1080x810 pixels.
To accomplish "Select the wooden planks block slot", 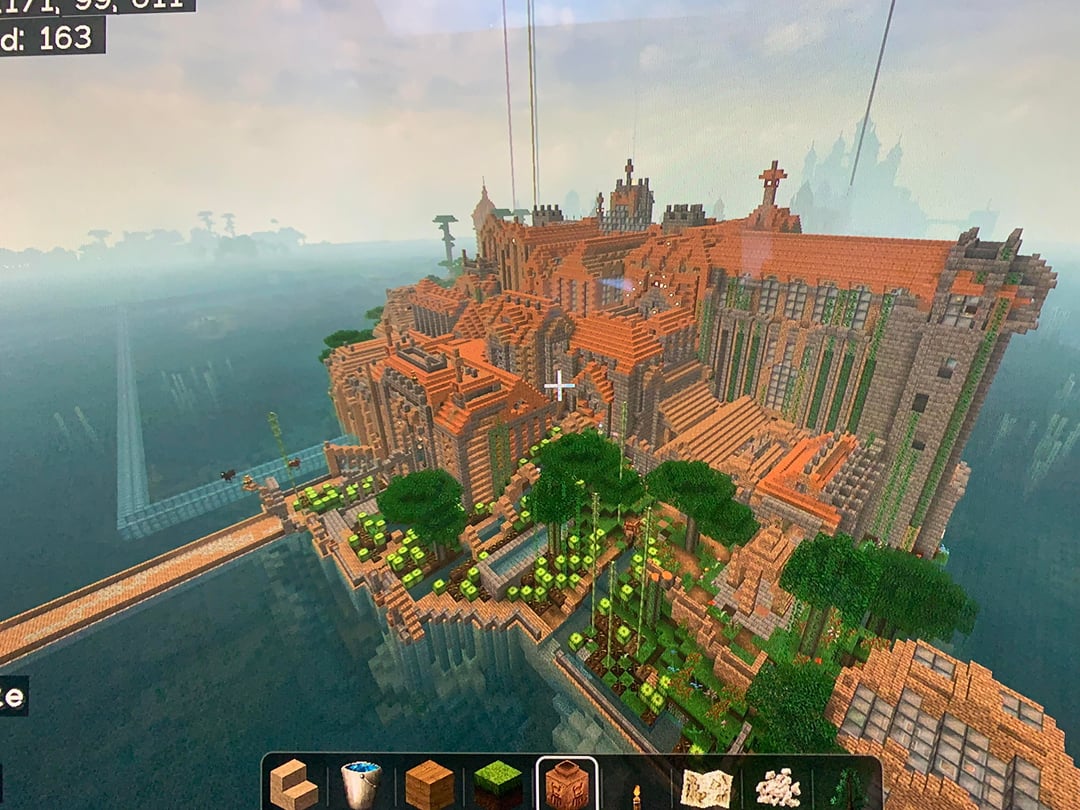I will (429, 784).
